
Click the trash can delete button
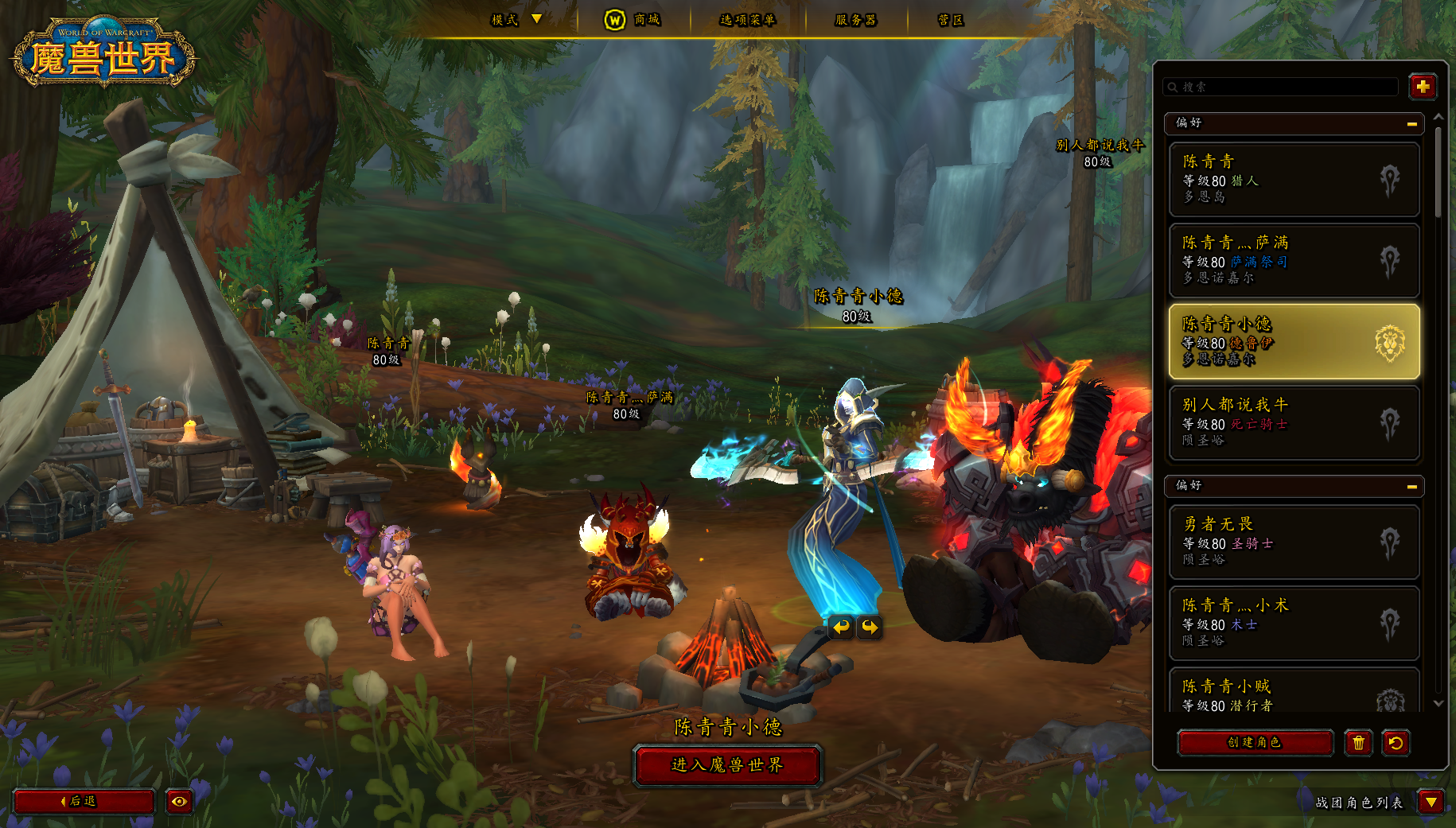(1358, 743)
